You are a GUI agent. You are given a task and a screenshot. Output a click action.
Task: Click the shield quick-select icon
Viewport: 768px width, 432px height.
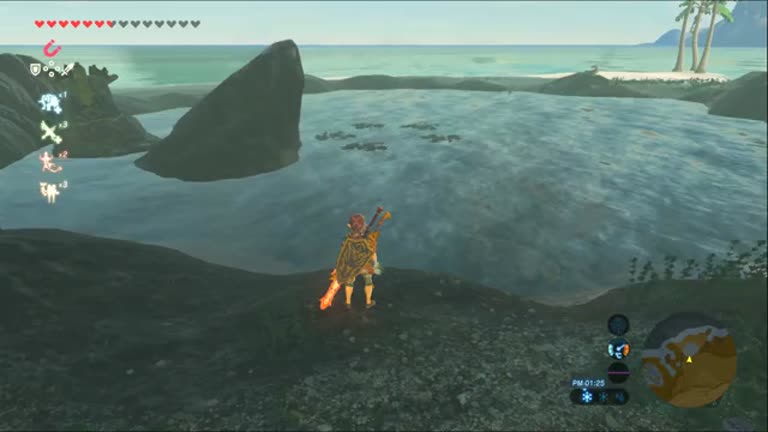pyautogui.click(x=36, y=69)
